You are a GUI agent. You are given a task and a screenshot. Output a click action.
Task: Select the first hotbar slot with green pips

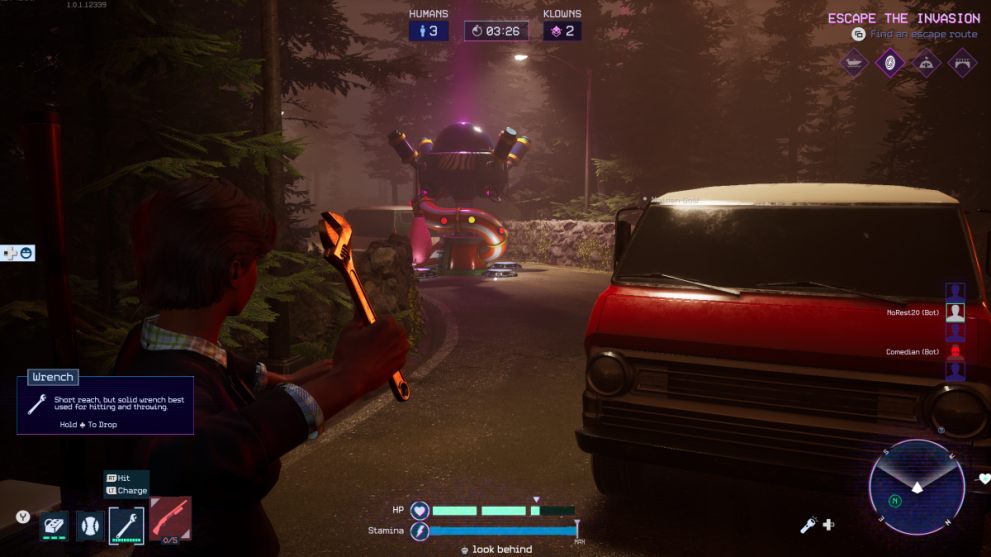point(54,524)
